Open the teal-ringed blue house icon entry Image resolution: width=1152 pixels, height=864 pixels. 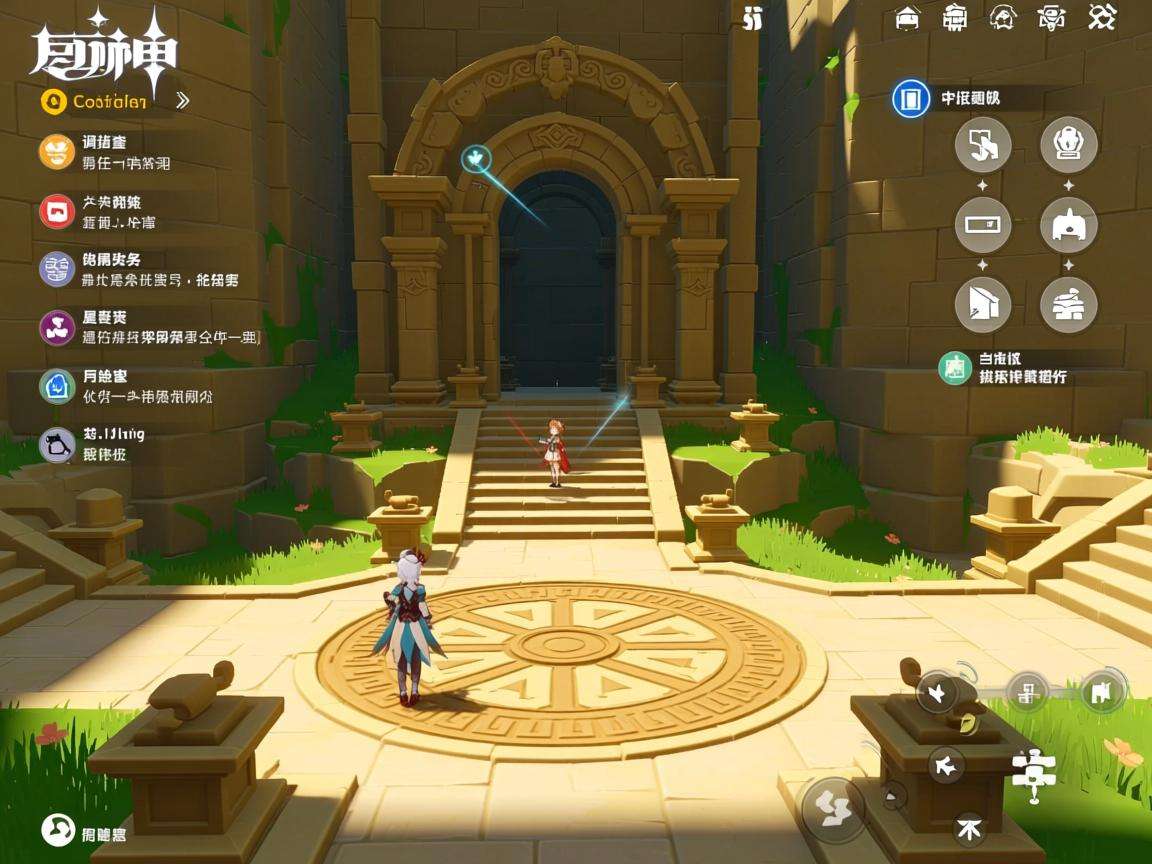coord(57,386)
